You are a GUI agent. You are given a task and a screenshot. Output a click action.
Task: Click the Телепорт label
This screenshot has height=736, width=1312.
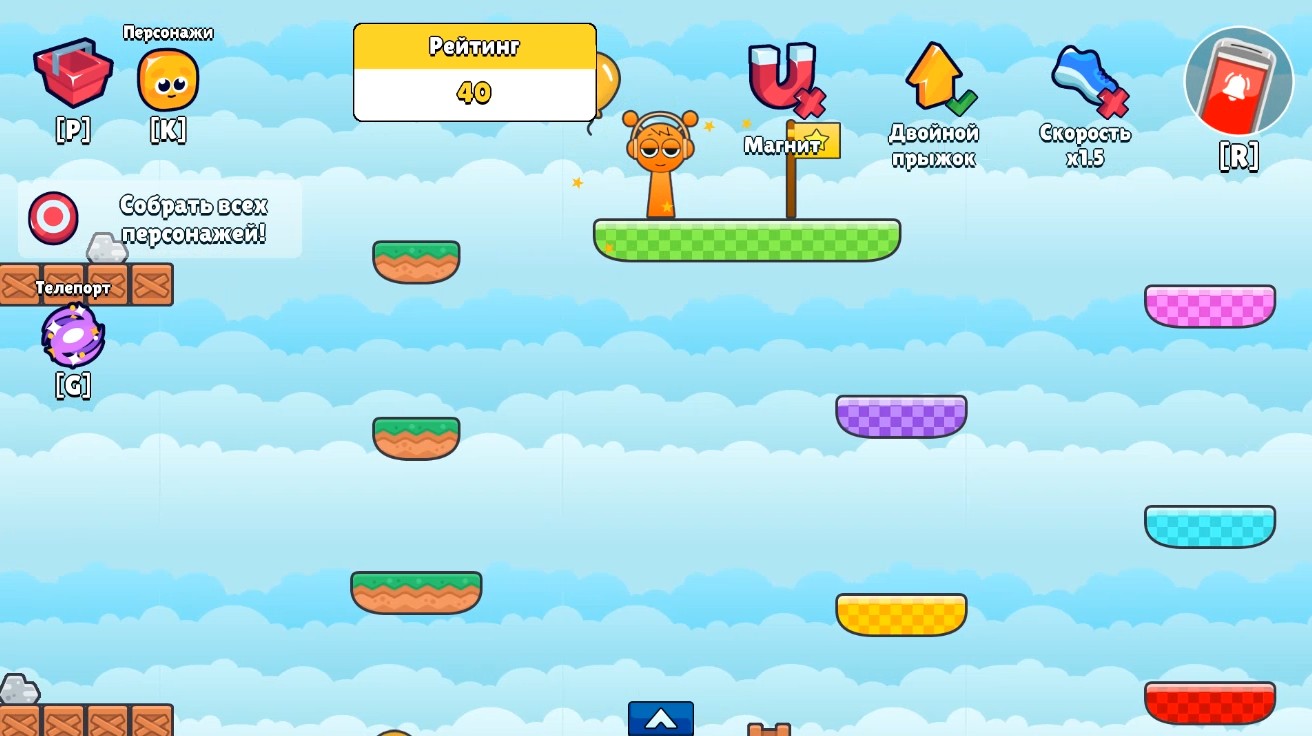click(73, 287)
